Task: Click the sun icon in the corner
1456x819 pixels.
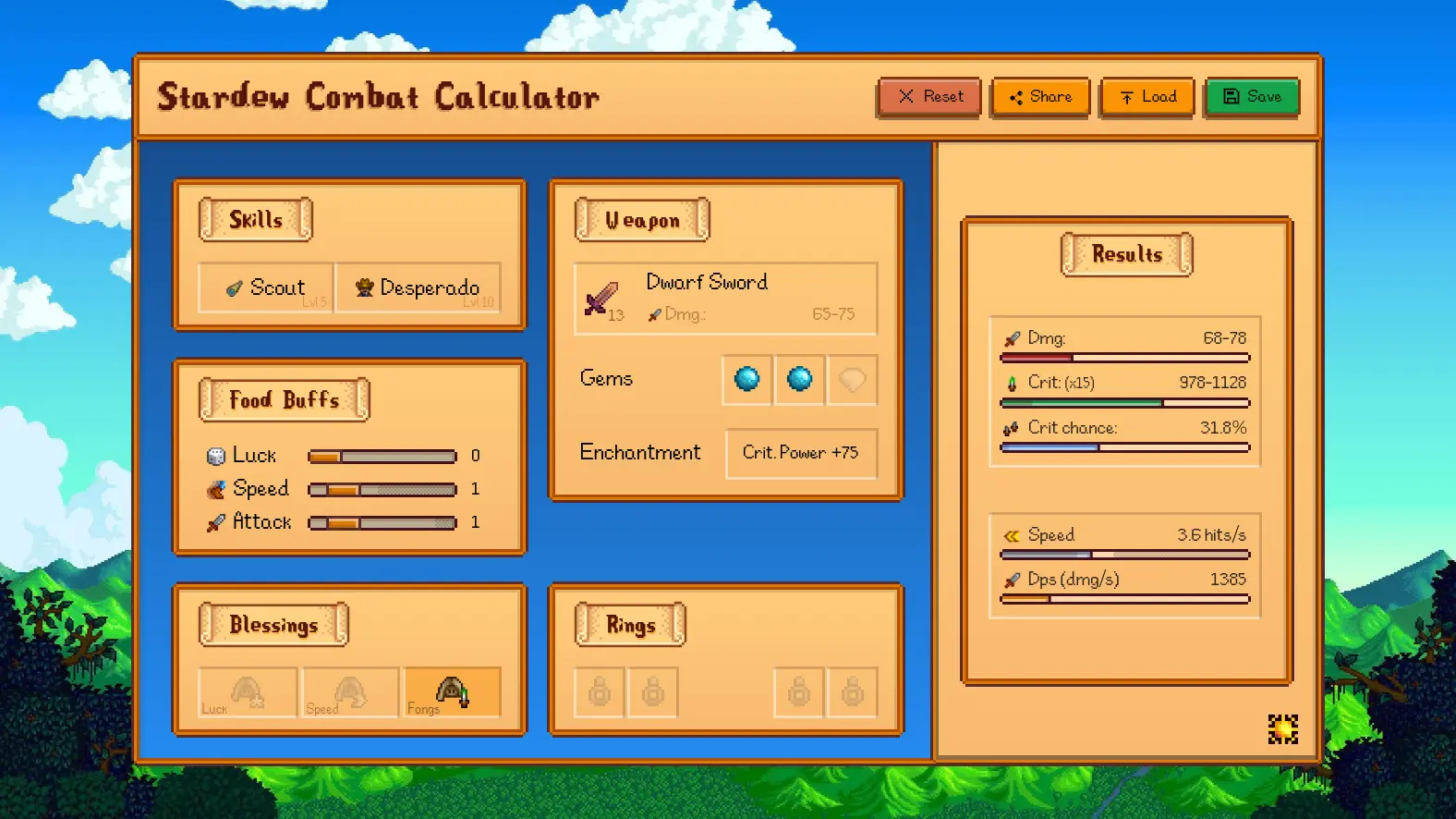Action: coord(1282,729)
